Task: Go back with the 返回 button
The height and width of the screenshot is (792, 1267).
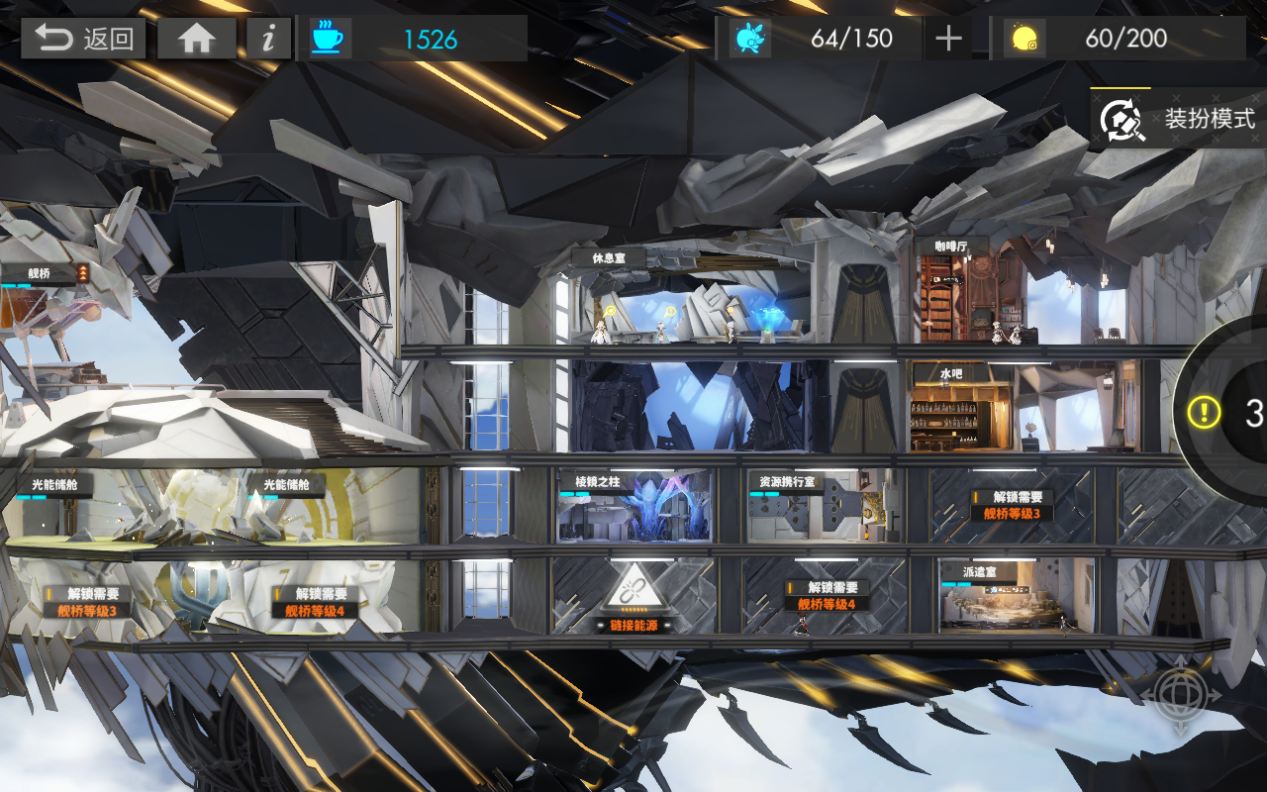Action: (84, 39)
